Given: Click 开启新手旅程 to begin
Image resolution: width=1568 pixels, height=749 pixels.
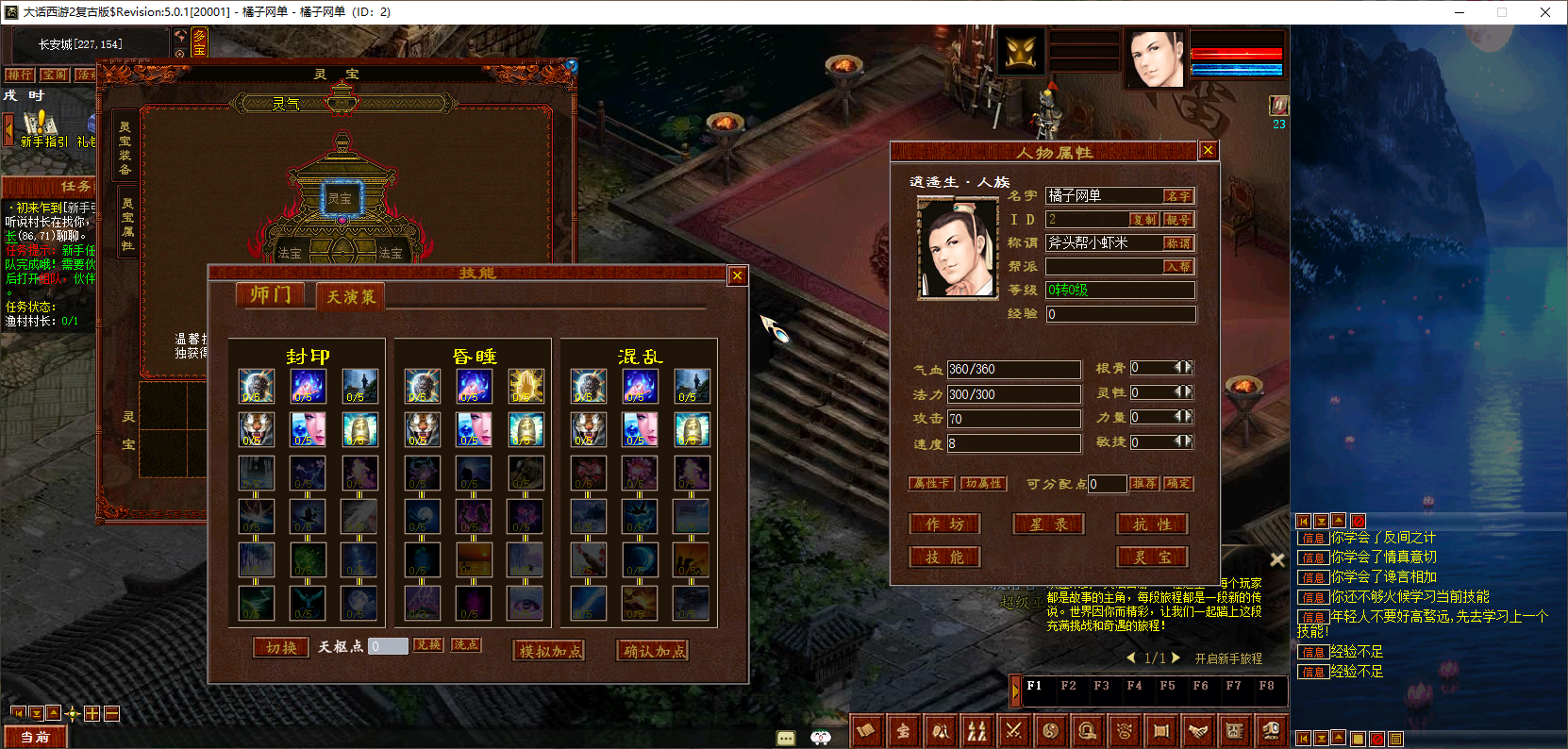Looking at the screenshot, I should pos(1227,658).
